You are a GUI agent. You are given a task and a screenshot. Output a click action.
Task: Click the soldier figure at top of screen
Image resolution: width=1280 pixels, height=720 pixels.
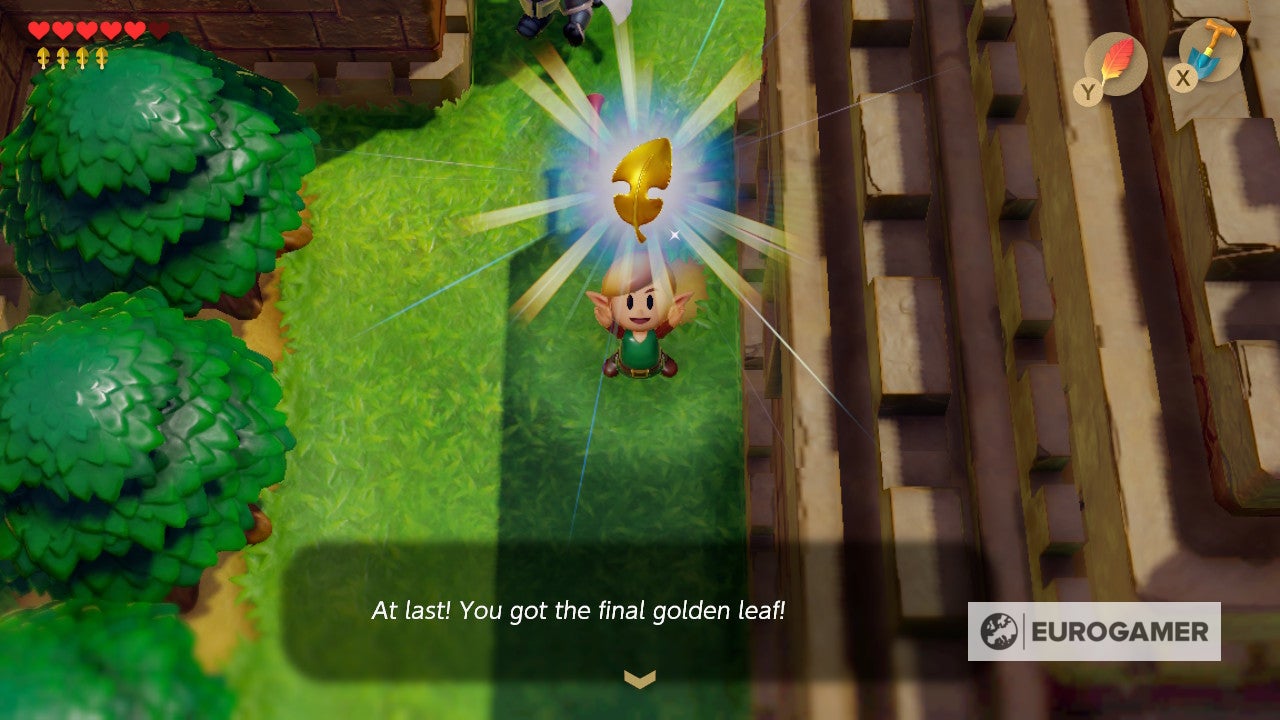click(x=548, y=15)
